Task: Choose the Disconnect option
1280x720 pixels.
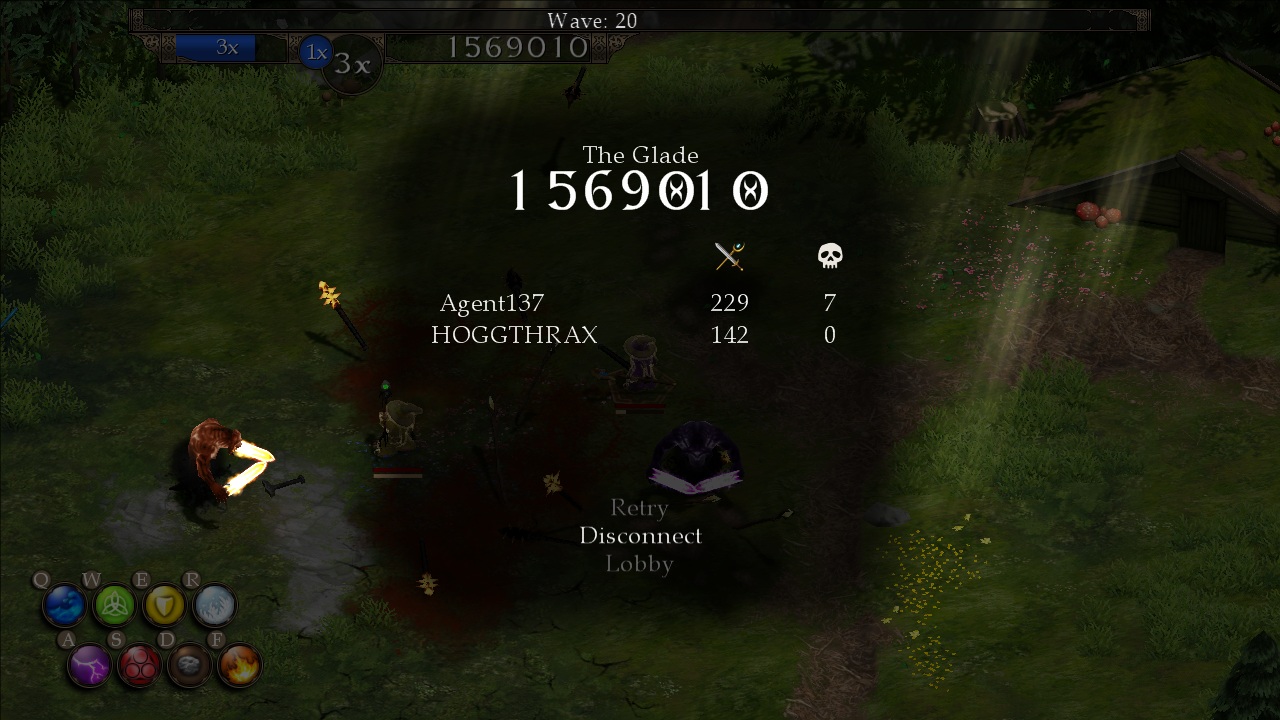Action: 640,536
